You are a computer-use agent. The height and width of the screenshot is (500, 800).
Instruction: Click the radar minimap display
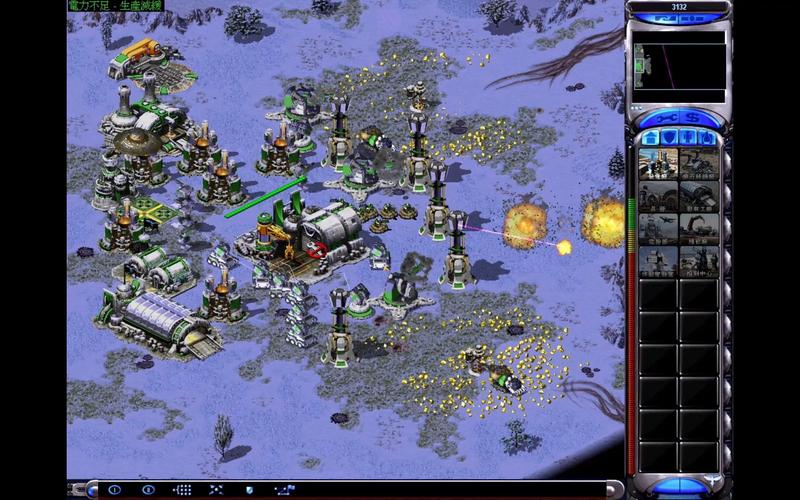pyautogui.click(x=679, y=66)
